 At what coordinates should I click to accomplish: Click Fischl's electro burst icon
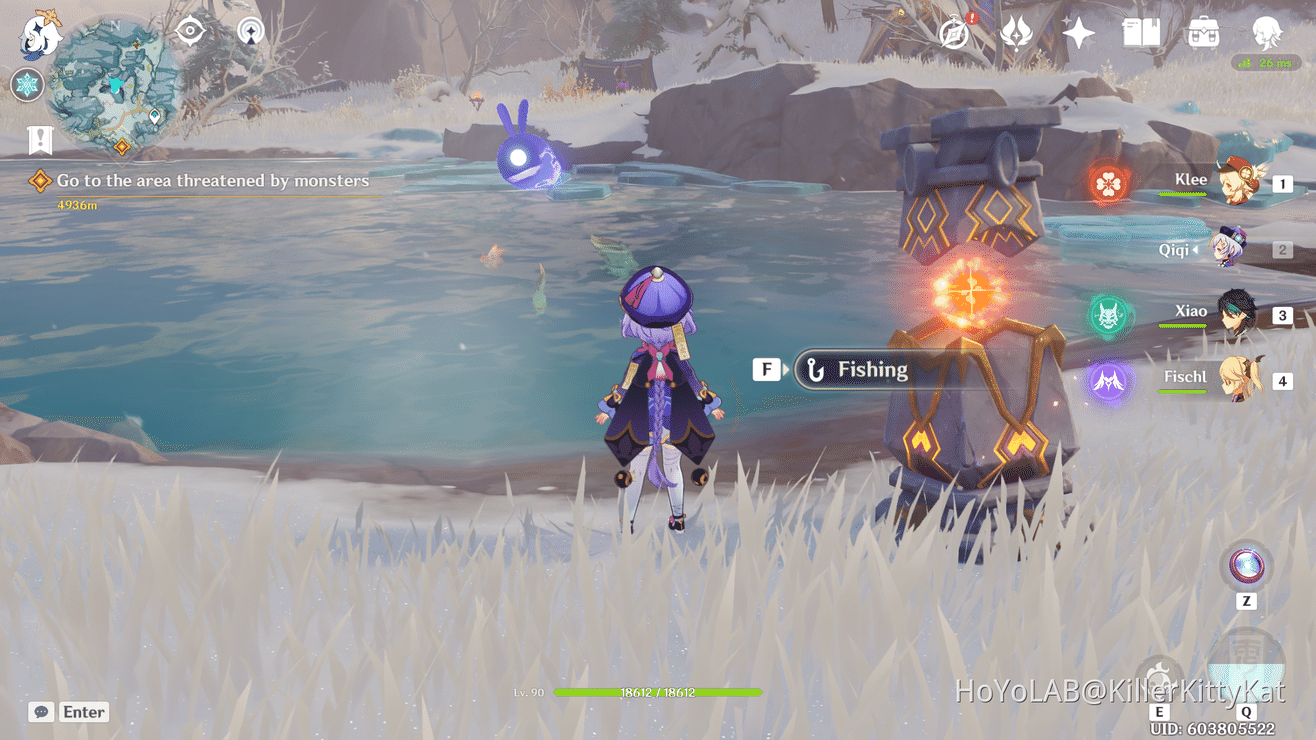1108,380
